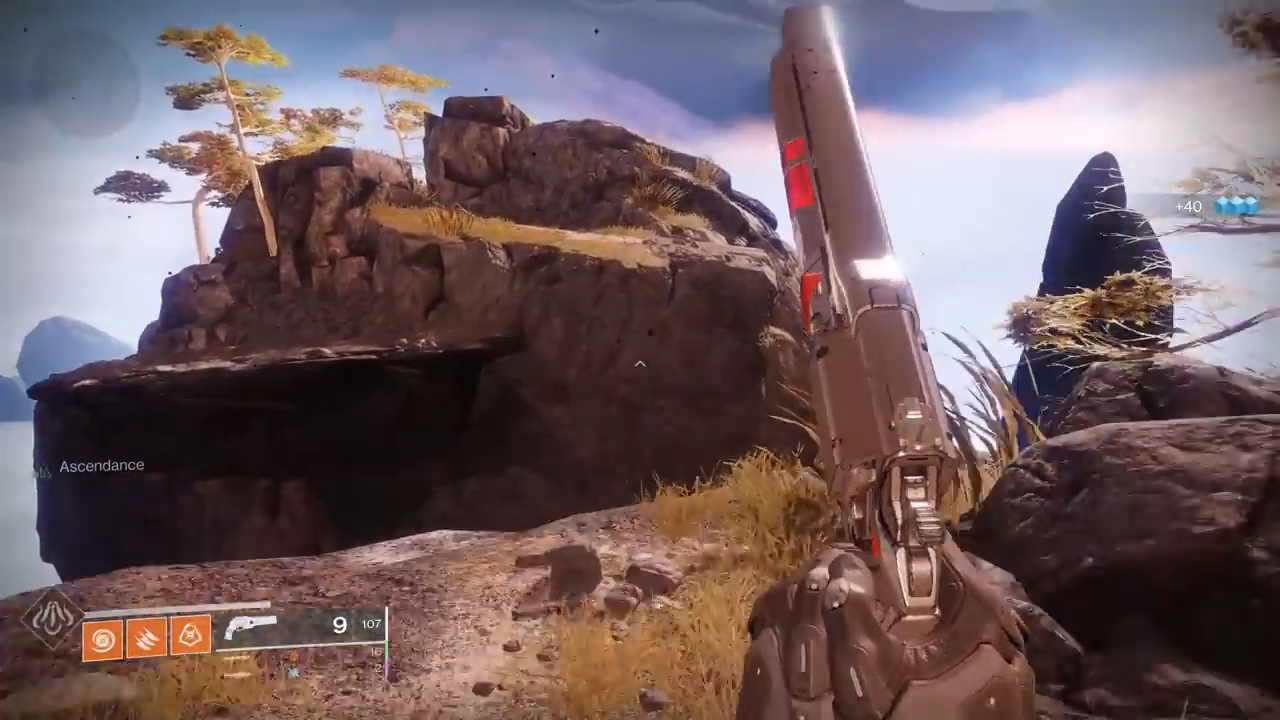Trigger the claw-slash melee ability
1280x720 pixels.
pos(146,637)
